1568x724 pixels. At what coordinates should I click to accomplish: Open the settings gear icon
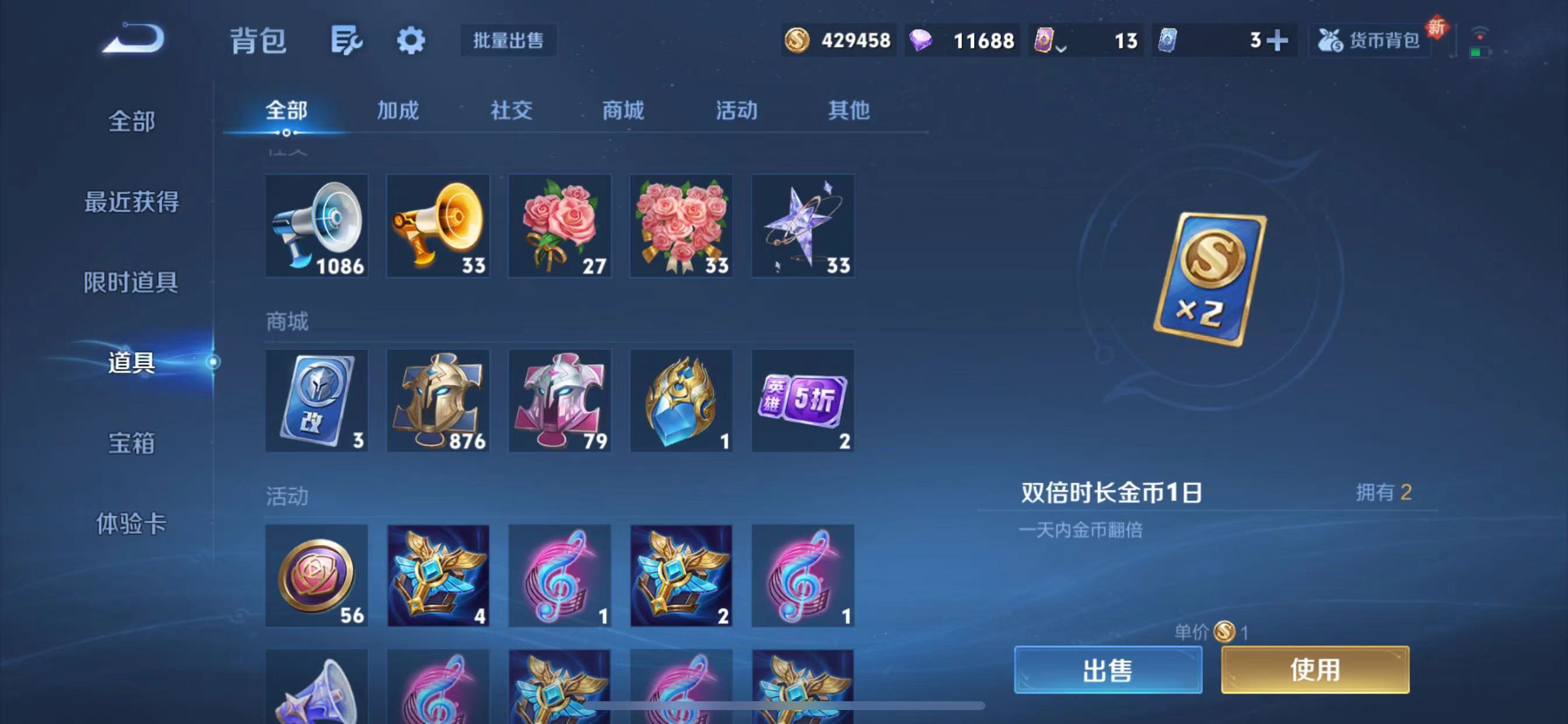click(x=411, y=41)
